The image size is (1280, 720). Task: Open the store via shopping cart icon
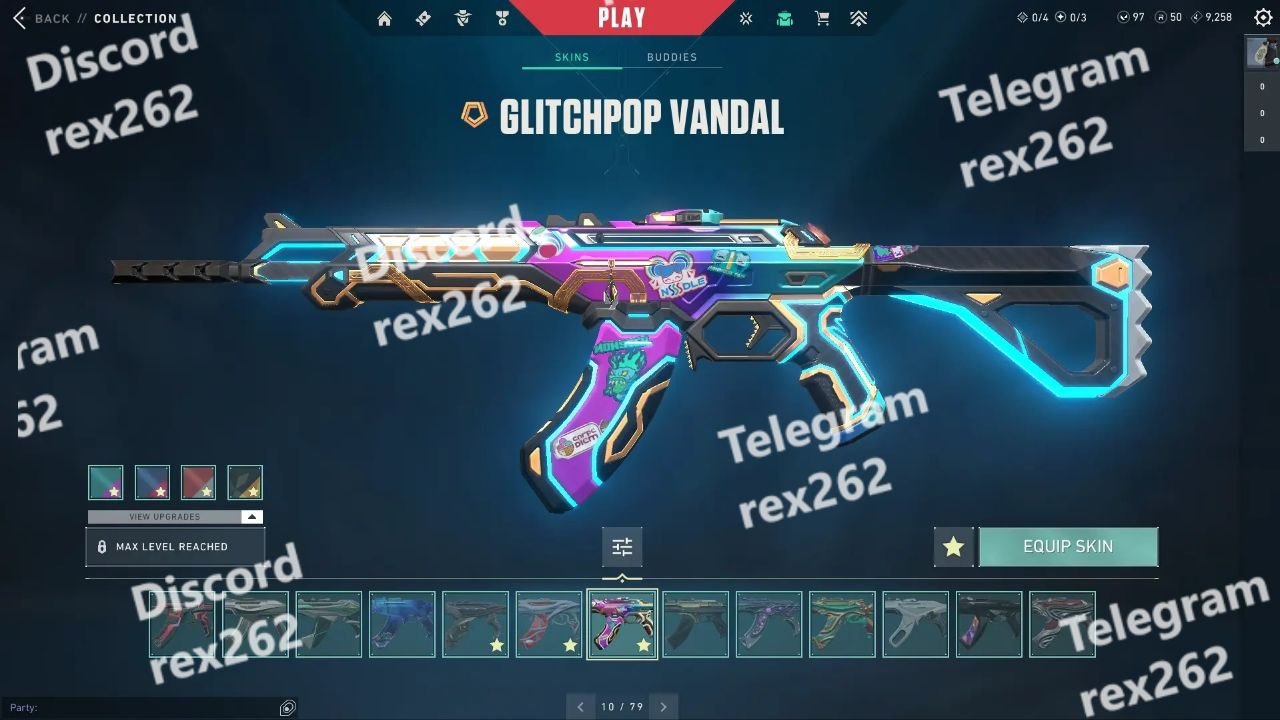(822, 18)
